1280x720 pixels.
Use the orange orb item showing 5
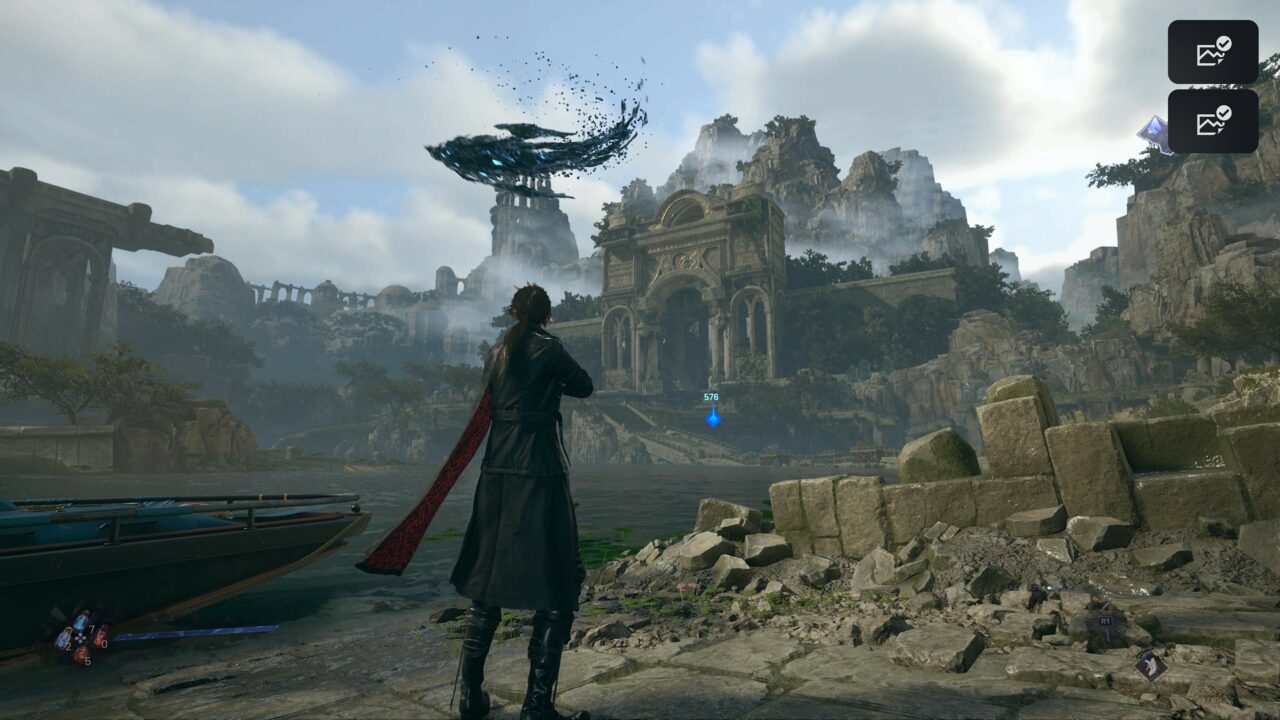click(81, 656)
